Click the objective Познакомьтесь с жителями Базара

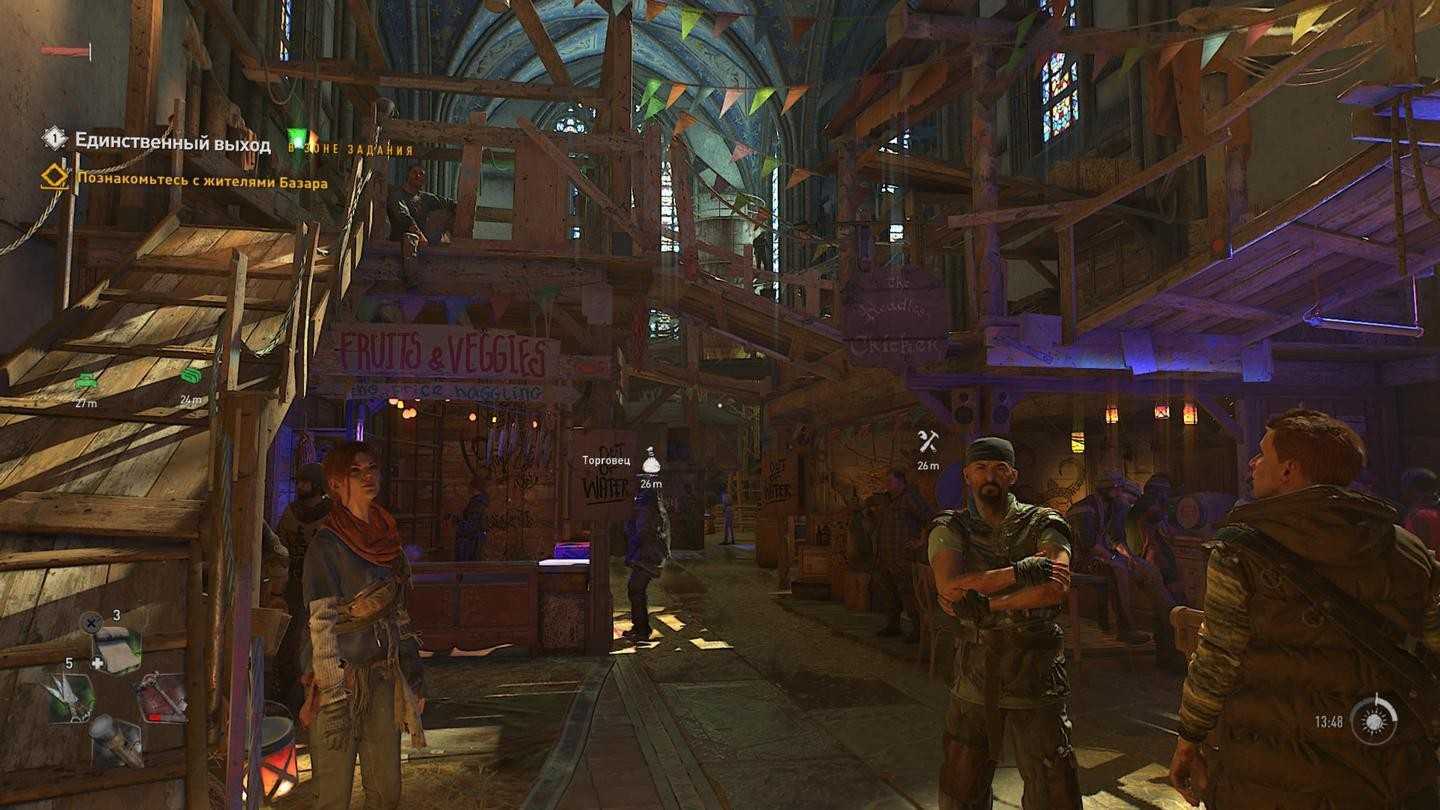point(199,182)
